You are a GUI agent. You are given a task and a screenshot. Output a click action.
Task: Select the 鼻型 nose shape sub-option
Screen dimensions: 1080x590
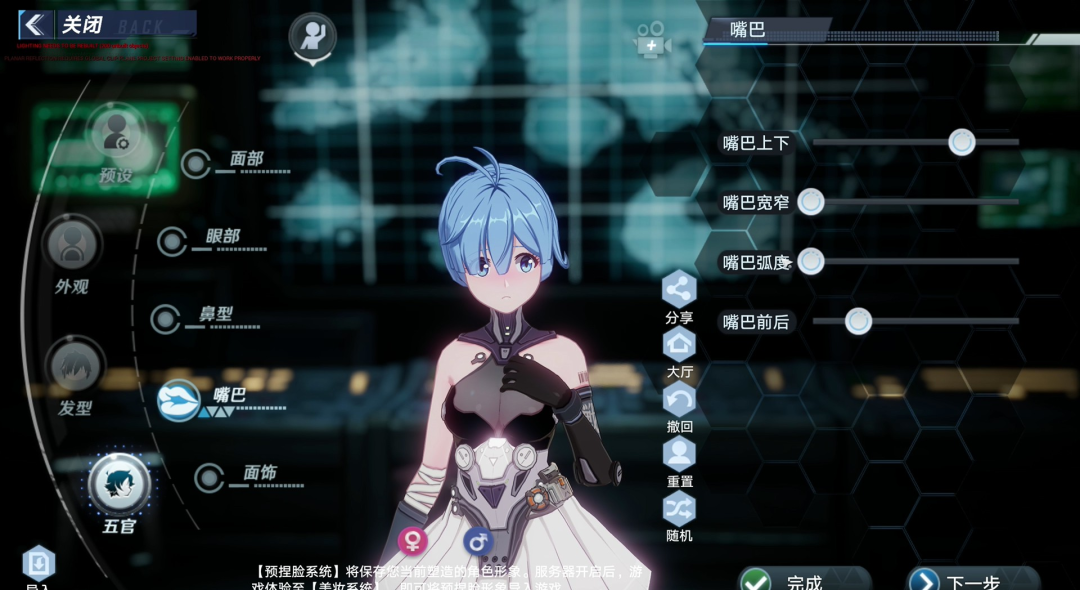(x=166, y=319)
